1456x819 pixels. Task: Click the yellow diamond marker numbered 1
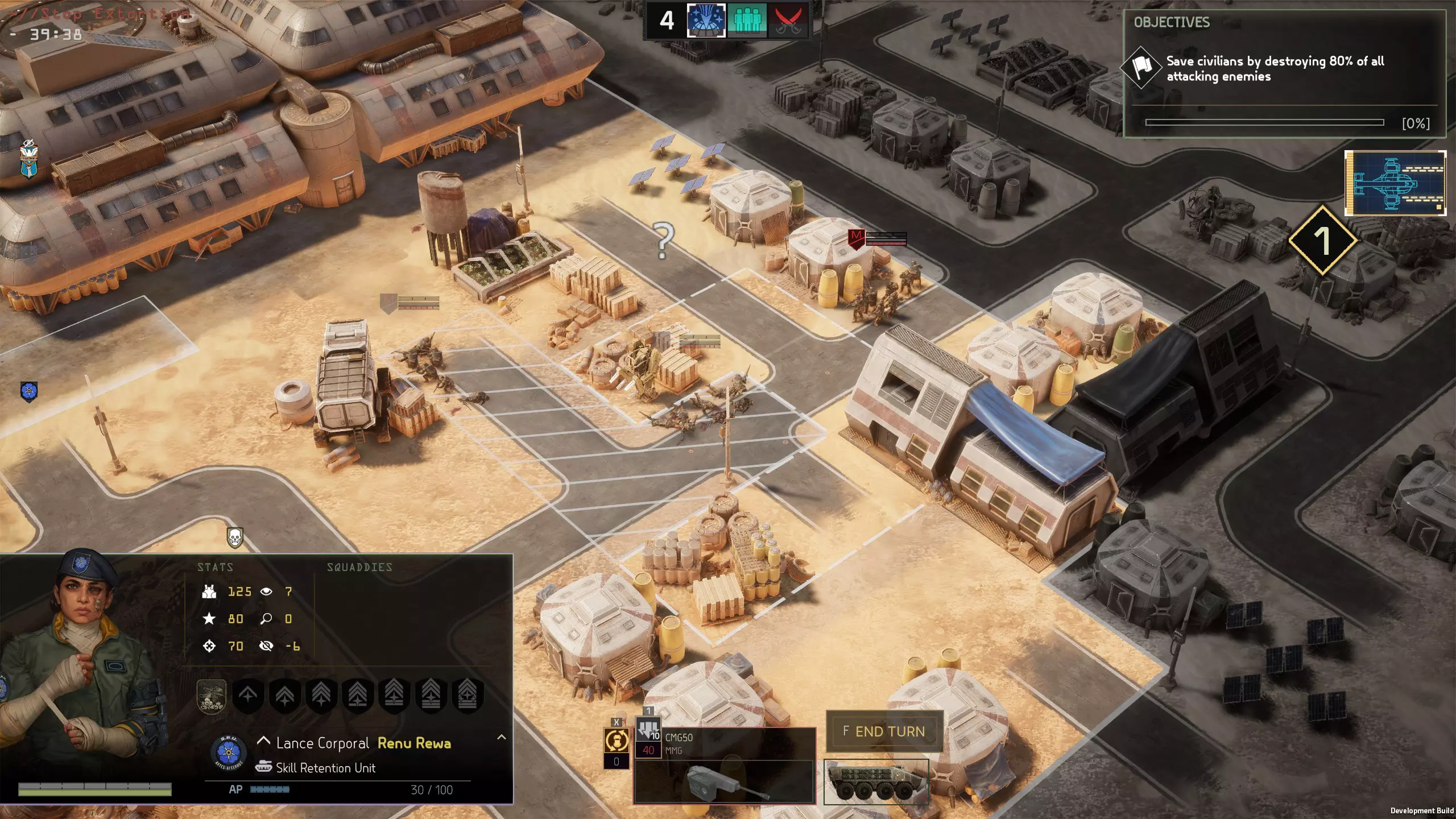tap(1322, 241)
